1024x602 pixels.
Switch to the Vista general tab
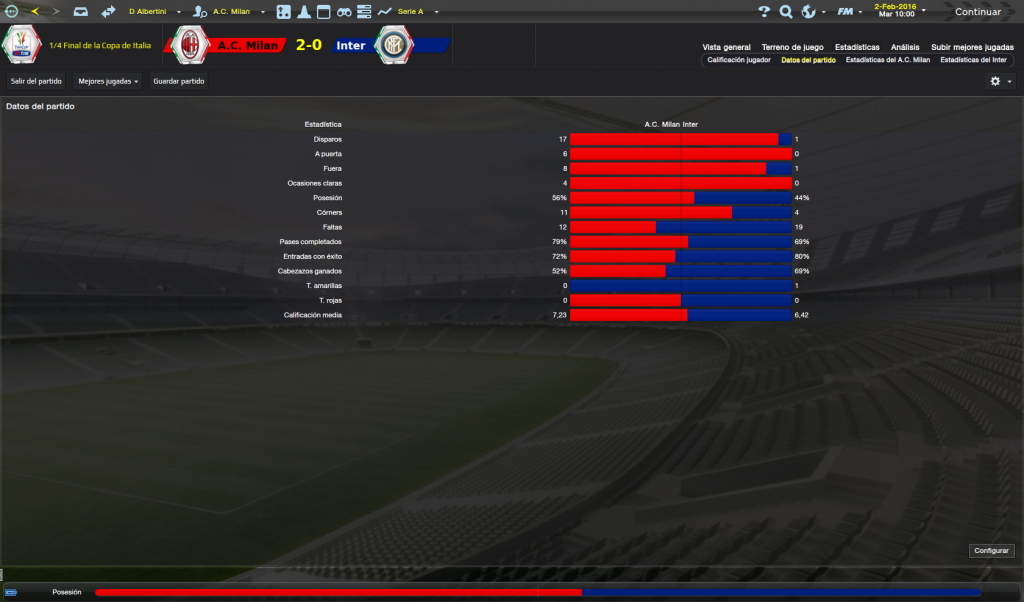tap(726, 47)
